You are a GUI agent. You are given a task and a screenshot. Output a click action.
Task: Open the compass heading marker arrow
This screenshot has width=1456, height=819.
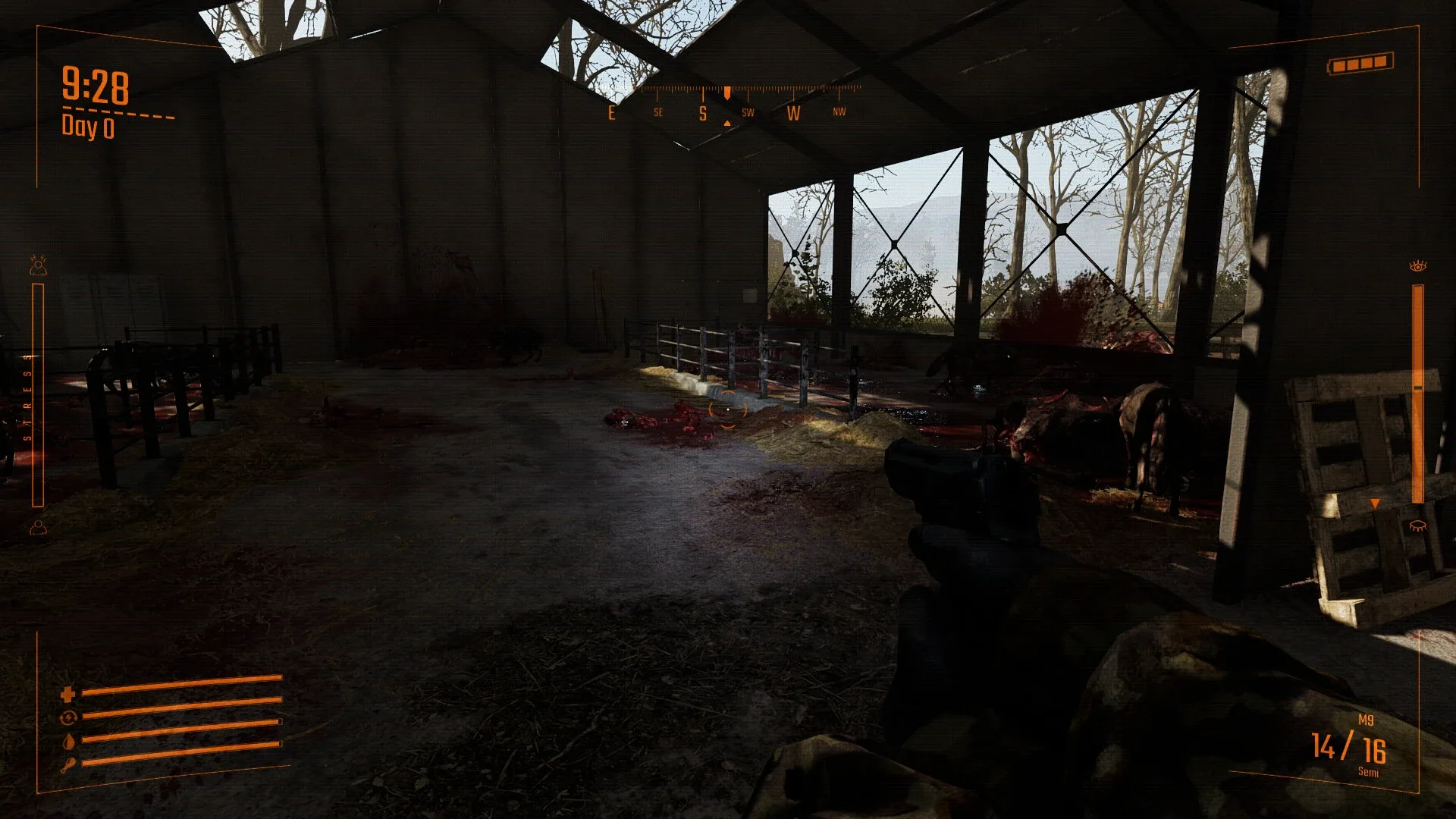coord(726,92)
